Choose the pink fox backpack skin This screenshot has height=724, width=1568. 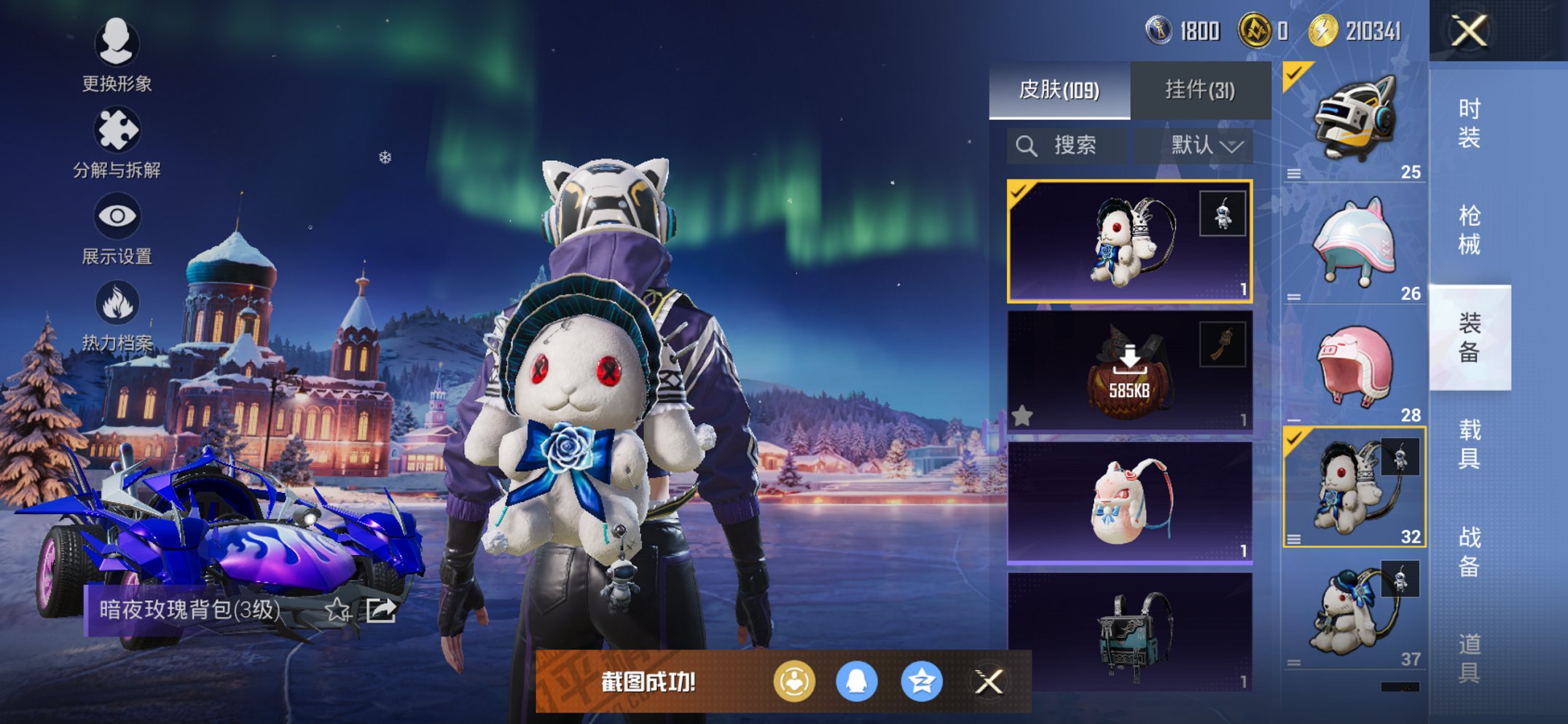pyautogui.click(x=1129, y=503)
